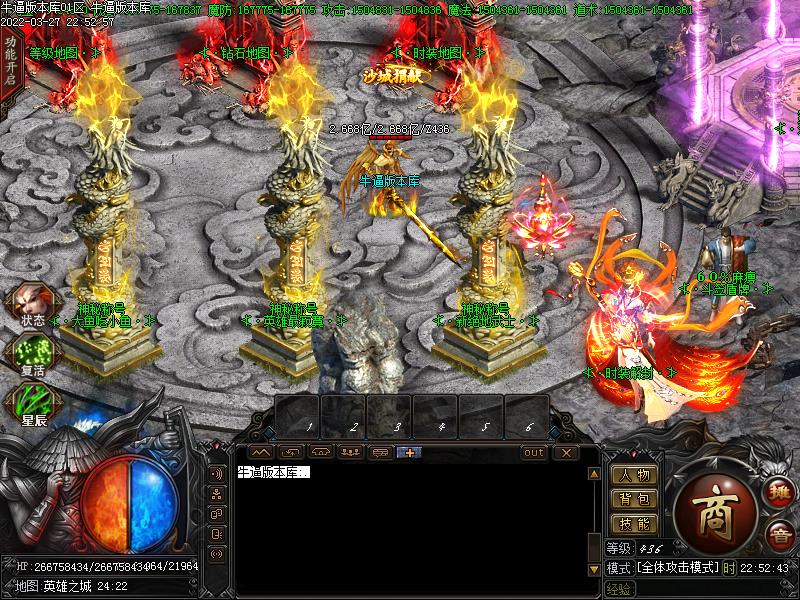The height and width of the screenshot is (600, 800).
Task: Open the 人物 character panel
Action: (x=634, y=475)
